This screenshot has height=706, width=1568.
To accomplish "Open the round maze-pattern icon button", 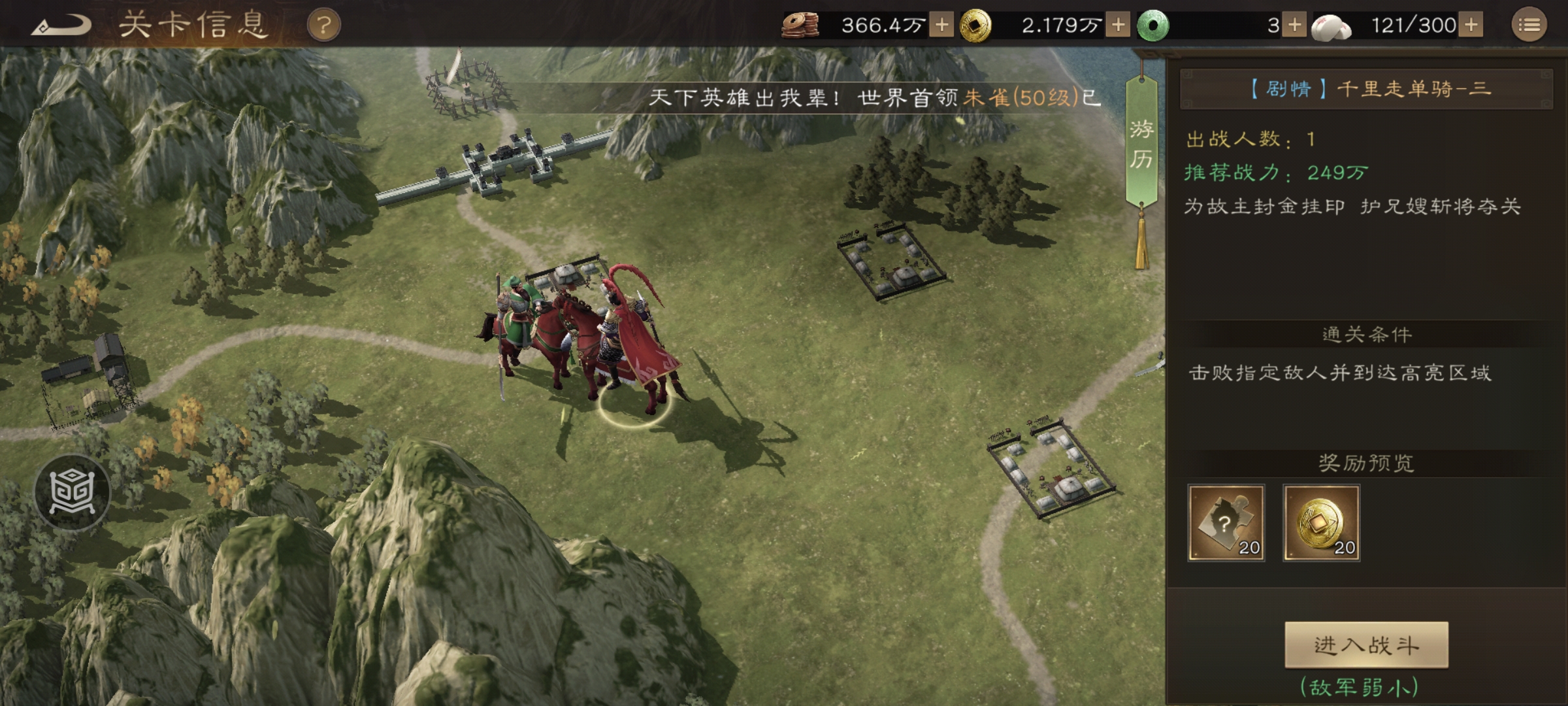I will (x=72, y=492).
